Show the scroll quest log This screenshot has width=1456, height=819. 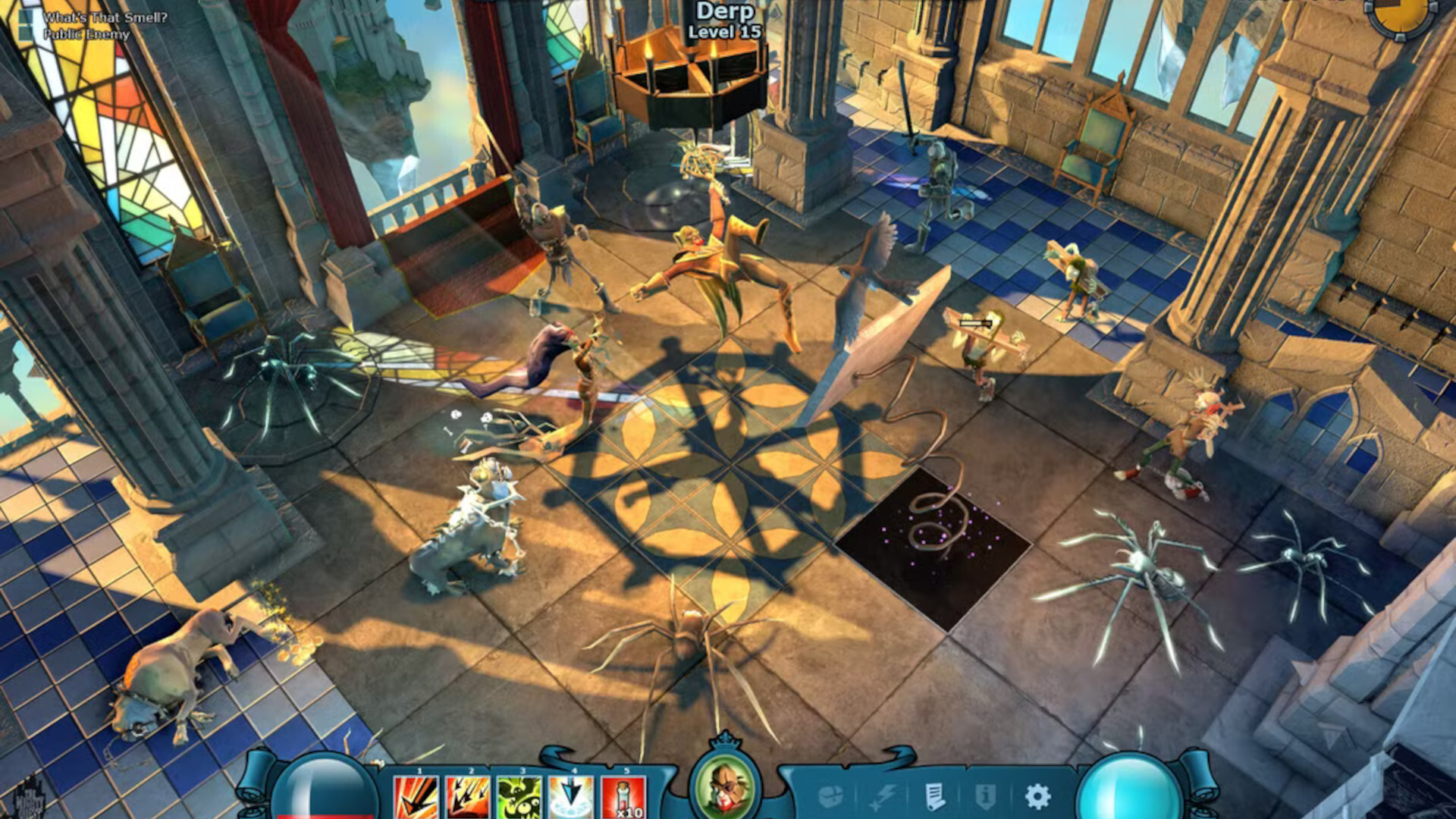(935, 796)
